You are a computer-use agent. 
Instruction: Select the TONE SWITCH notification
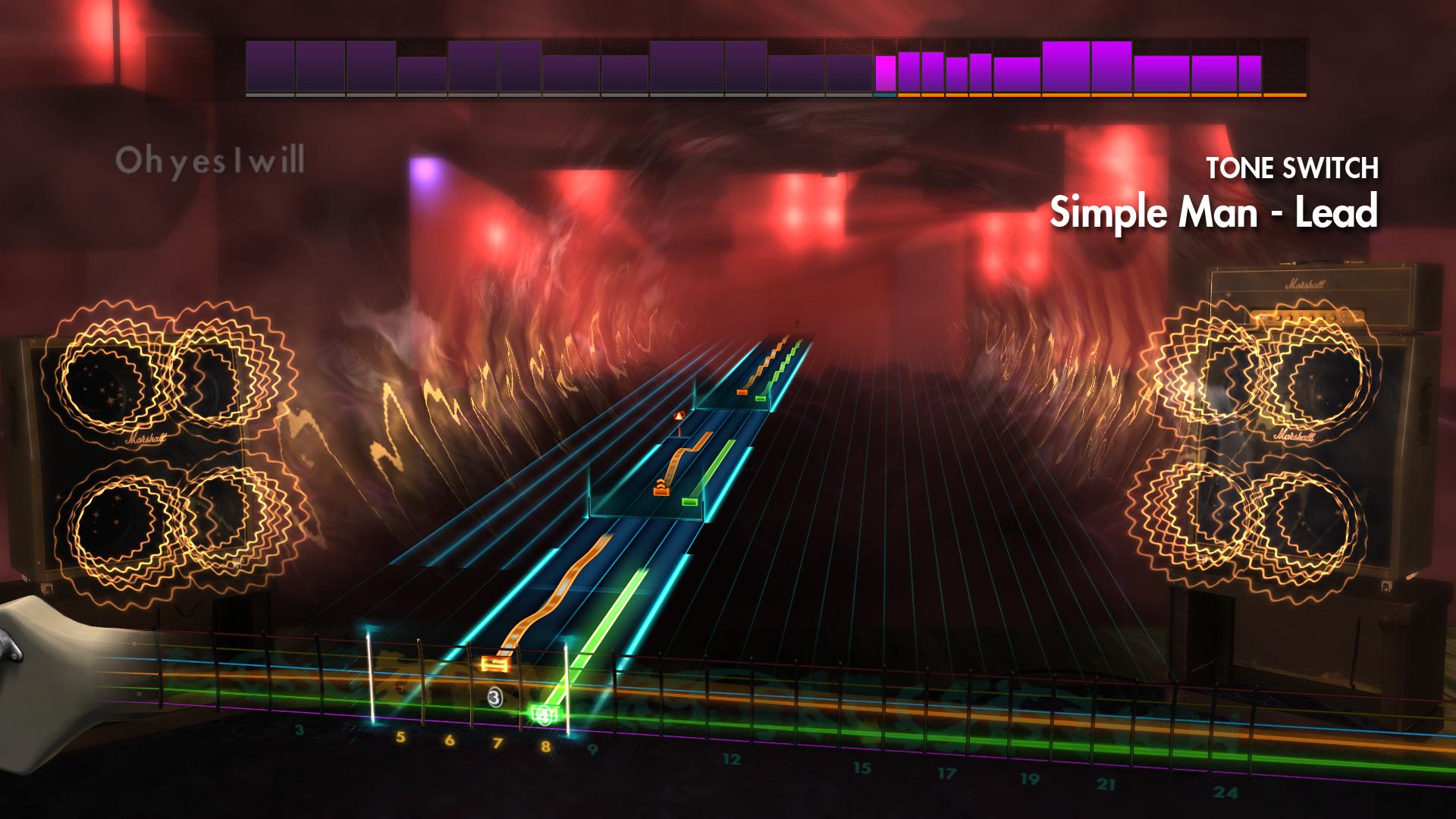click(1293, 169)
